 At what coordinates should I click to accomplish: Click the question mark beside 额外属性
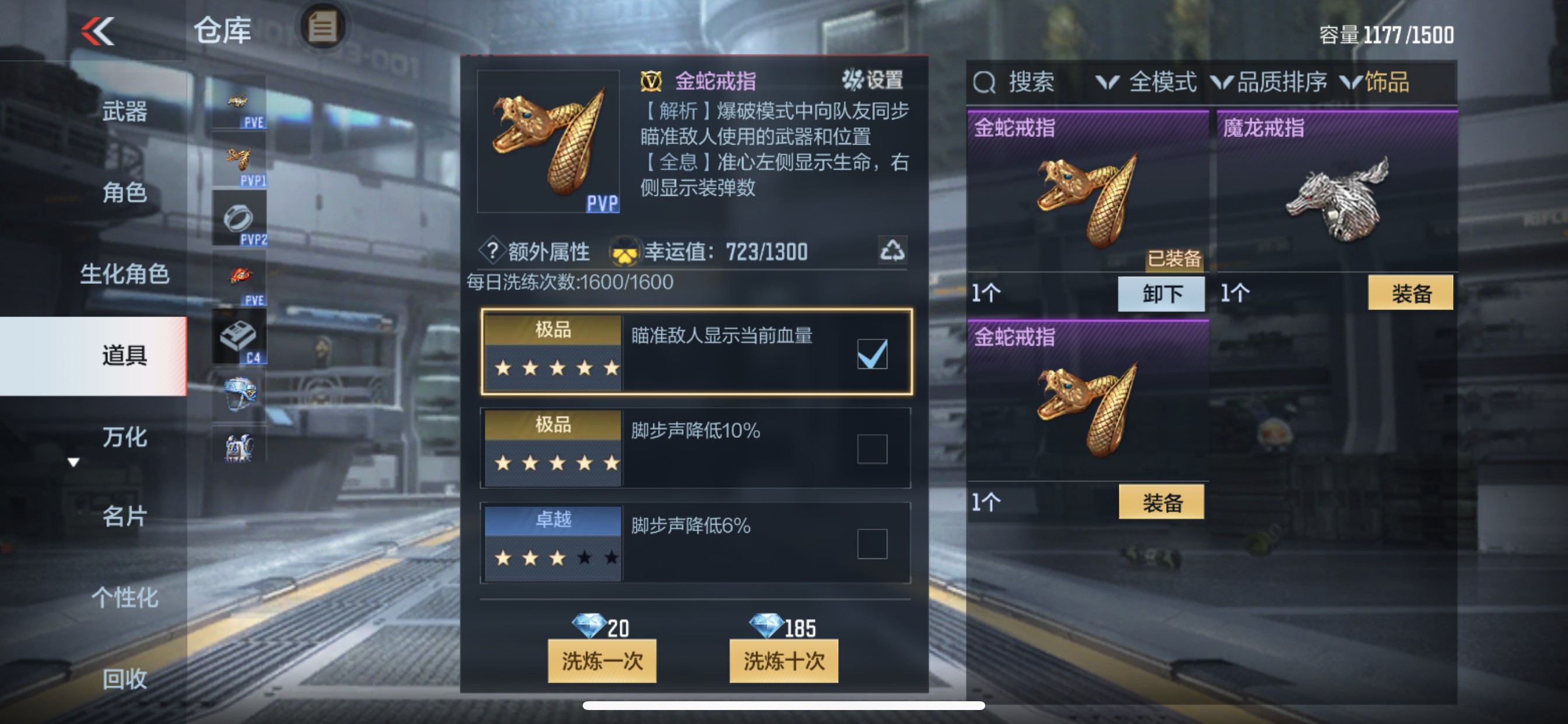pyautogui.click(x=492, y=251)
